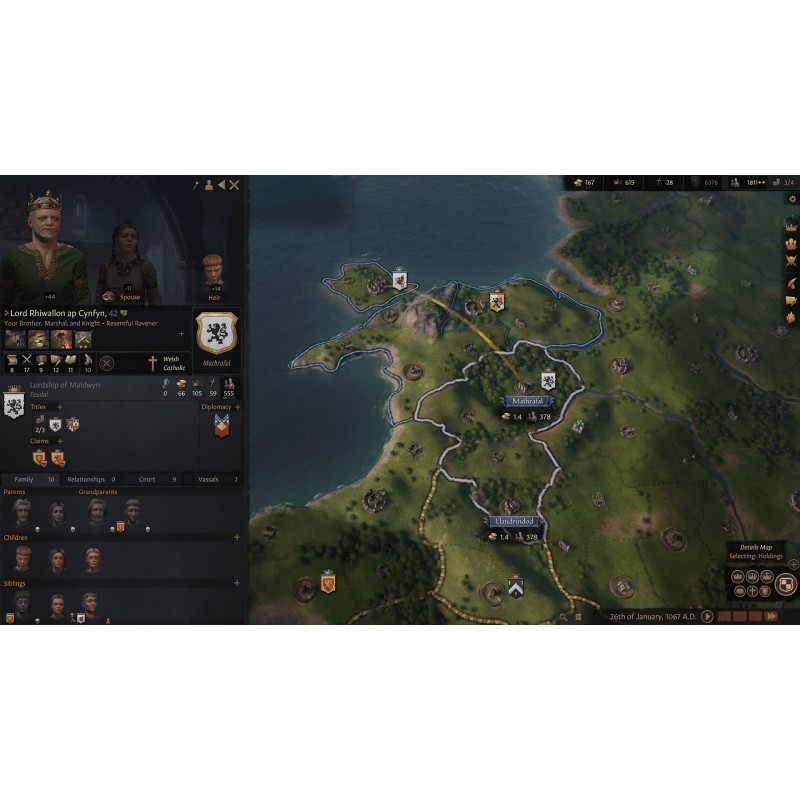Screen dimensions: 800x800
Task: Switch to the Court tab
Action: point(151,479)
